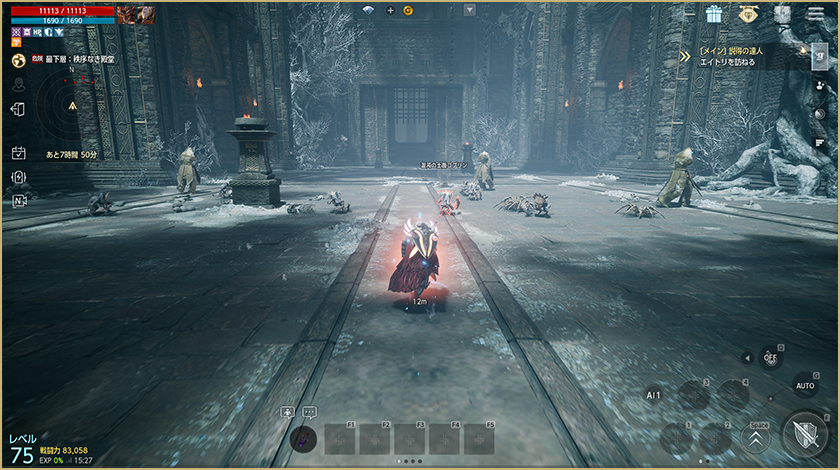Collapse the quest tracker with the double arrow
840x470 pixels.
coord(684,56)
